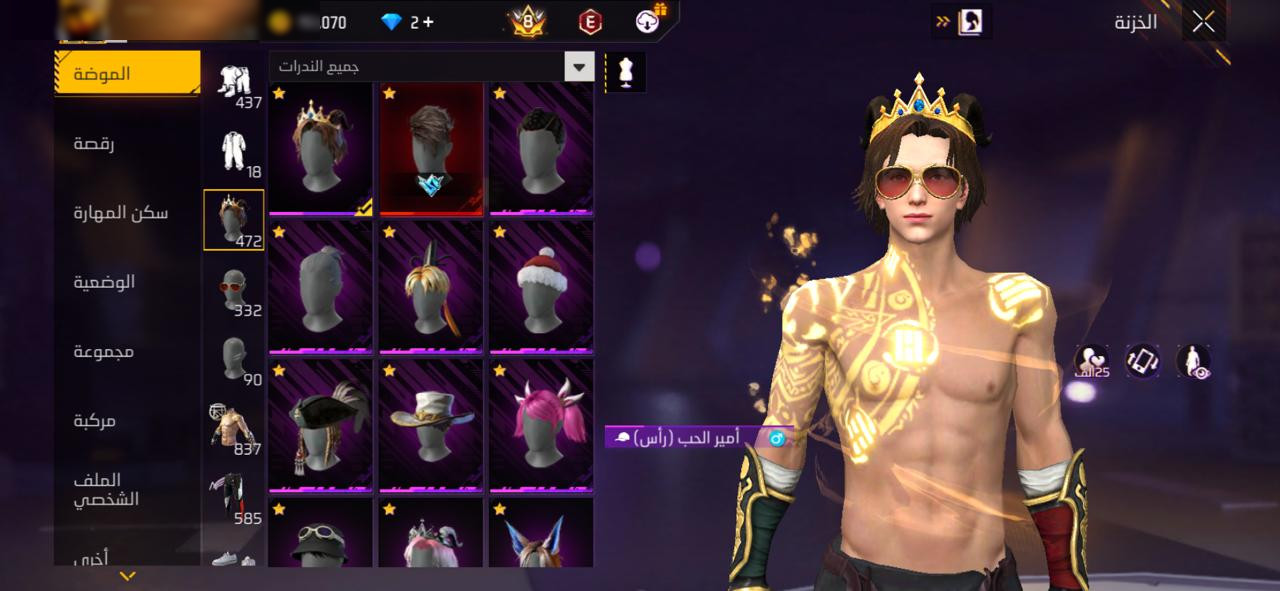The image size is (1280, 591).
Task: Close the vault screen with X
Action: [1203, 22]
